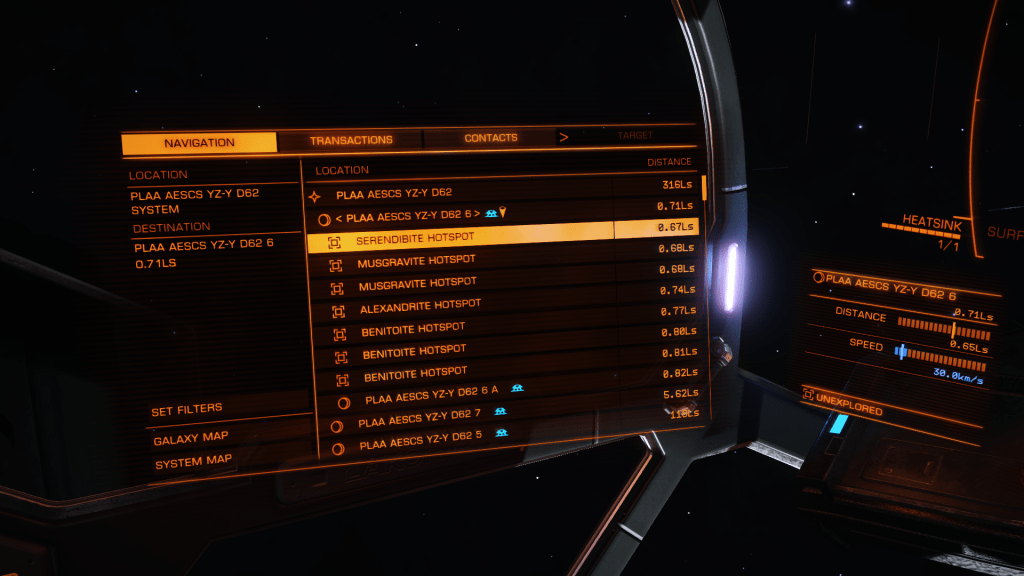Image resolution: width=1024 pixels, height=576 pixels.
Task: Click the location list scrollbar
Action: (x=704, y=187)
